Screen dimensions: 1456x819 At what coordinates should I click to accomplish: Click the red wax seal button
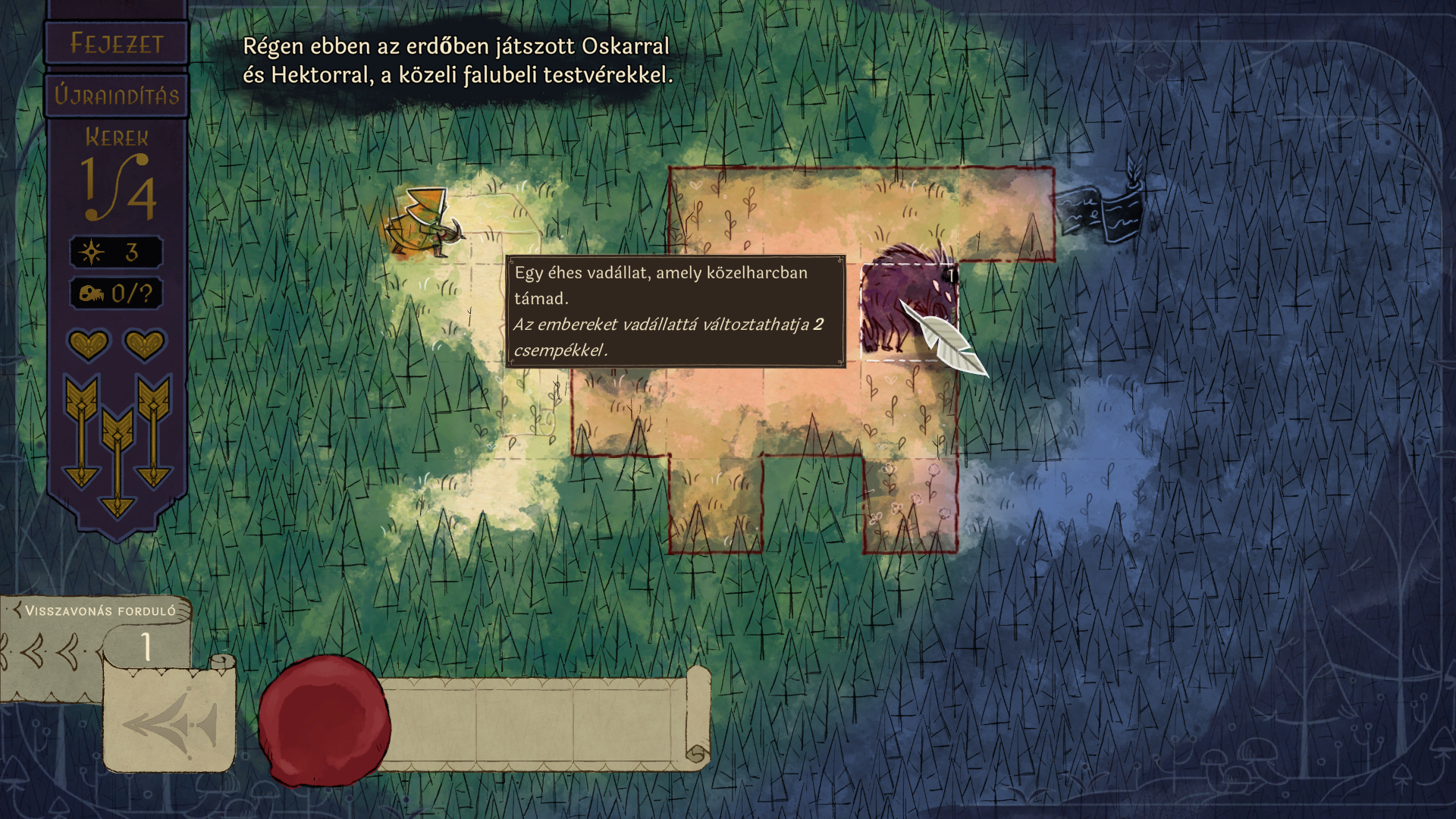pos(324,720)
